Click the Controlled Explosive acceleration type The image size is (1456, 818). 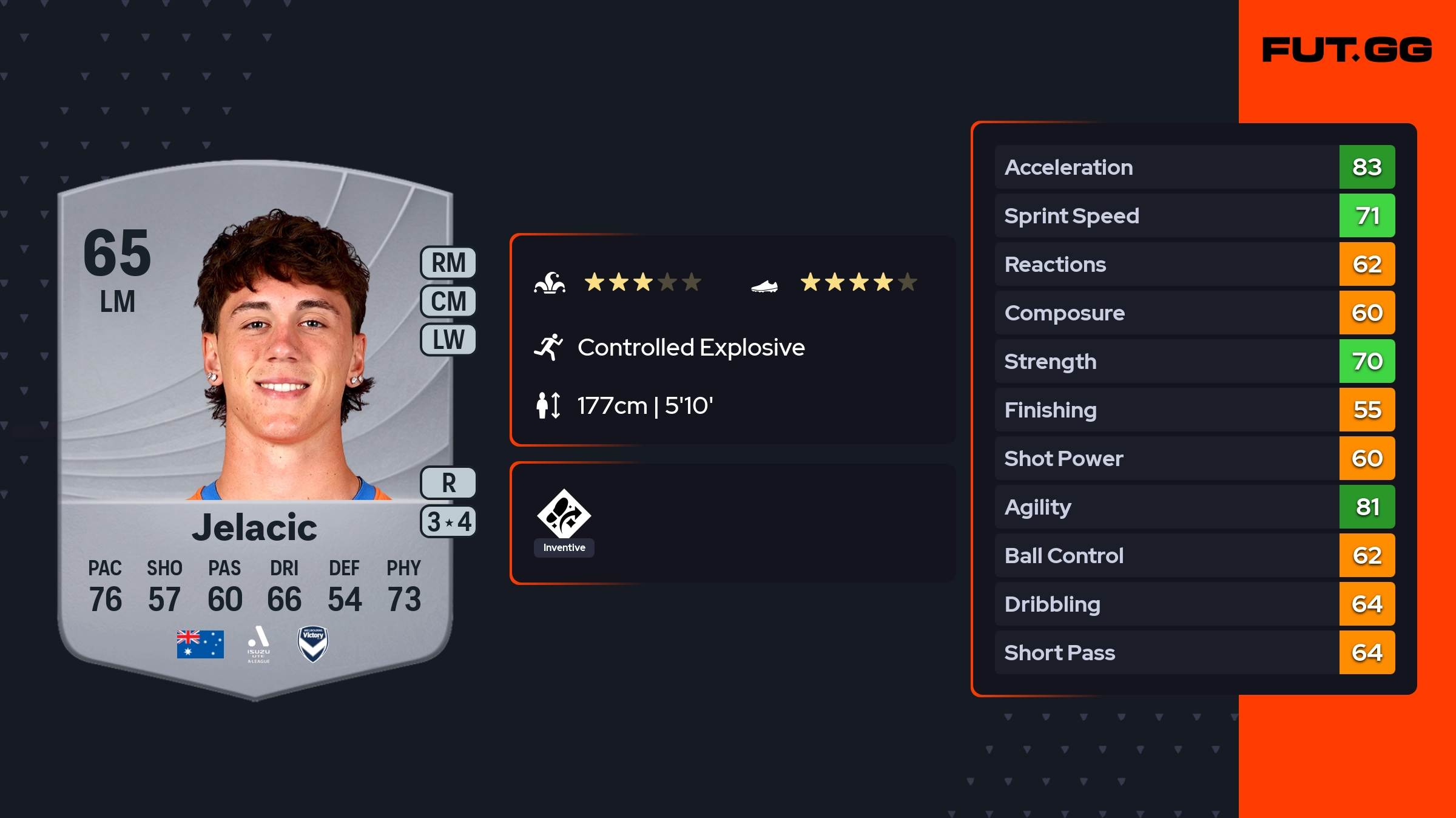(x=690, y=348)
